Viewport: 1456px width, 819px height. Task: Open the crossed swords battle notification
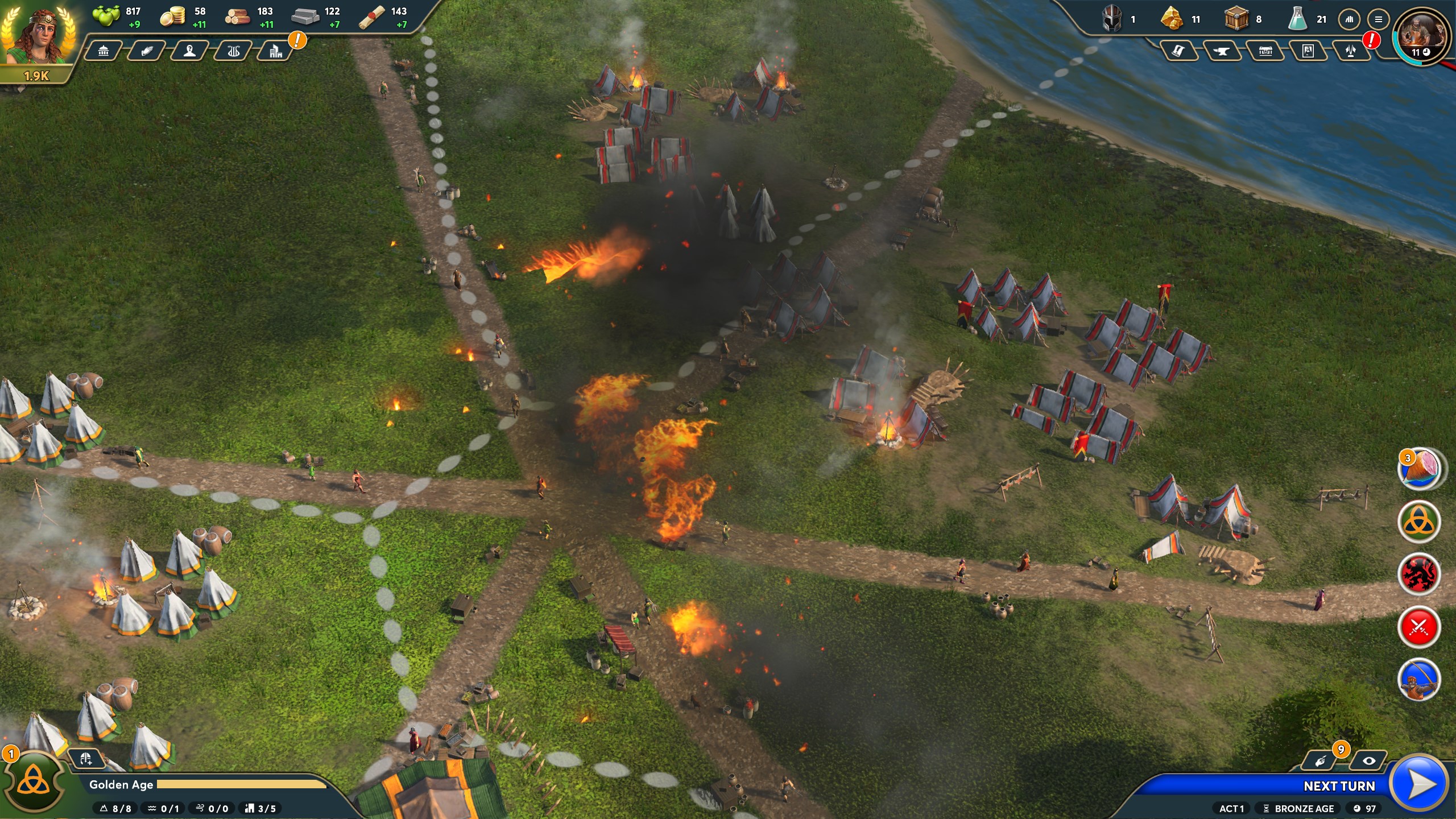coord(1419,627)
